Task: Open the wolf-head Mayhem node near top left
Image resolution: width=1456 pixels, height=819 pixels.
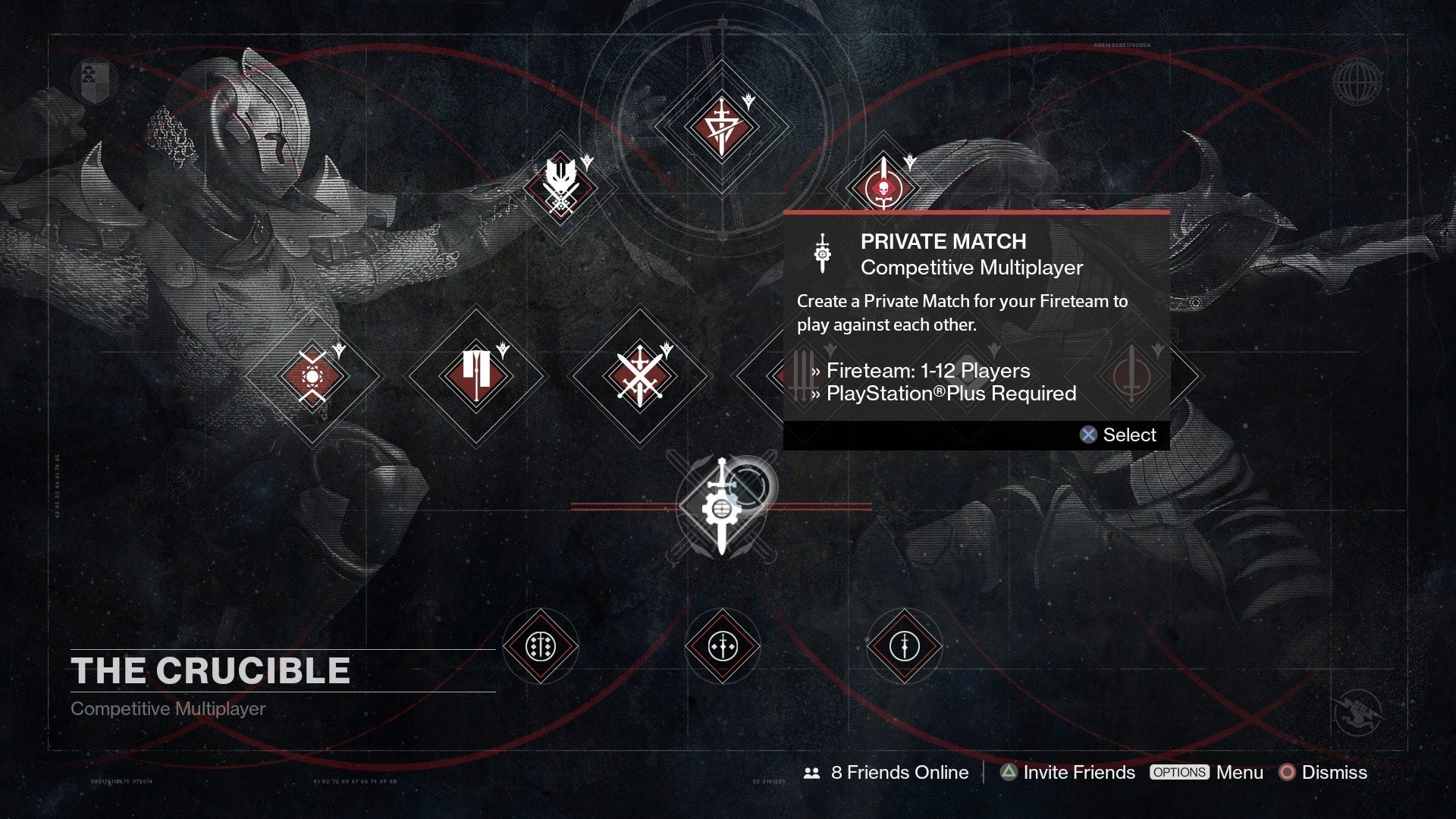Action: 560,186
